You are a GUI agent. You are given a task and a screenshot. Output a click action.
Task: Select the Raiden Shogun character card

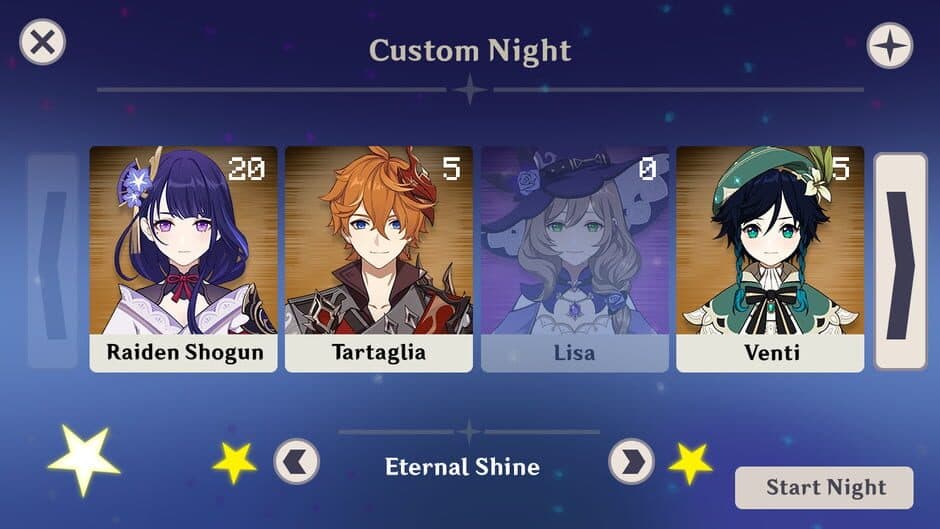[183, 258]
